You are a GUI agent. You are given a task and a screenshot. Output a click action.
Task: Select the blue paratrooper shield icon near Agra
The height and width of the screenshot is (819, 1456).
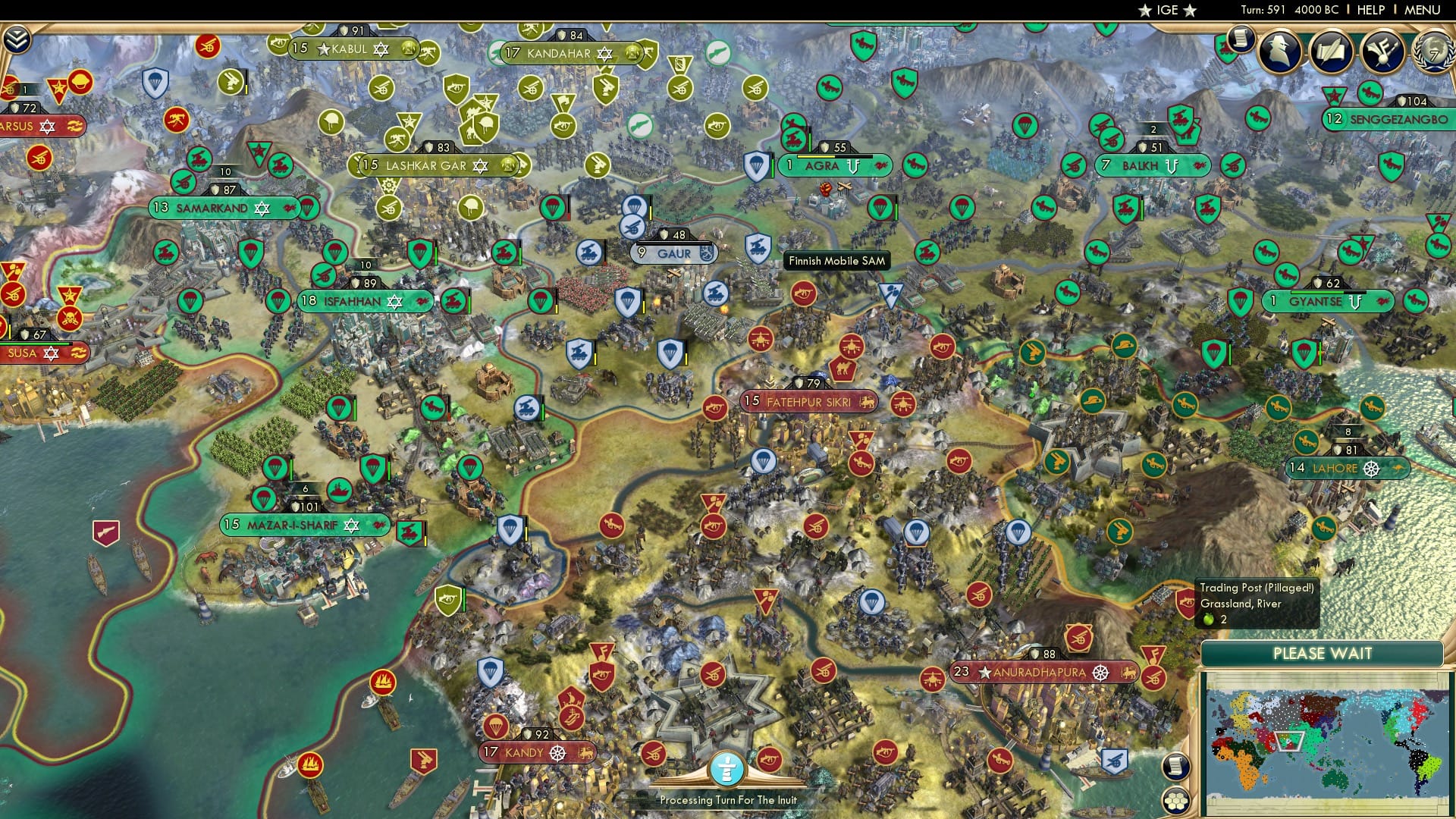(755, 167)
